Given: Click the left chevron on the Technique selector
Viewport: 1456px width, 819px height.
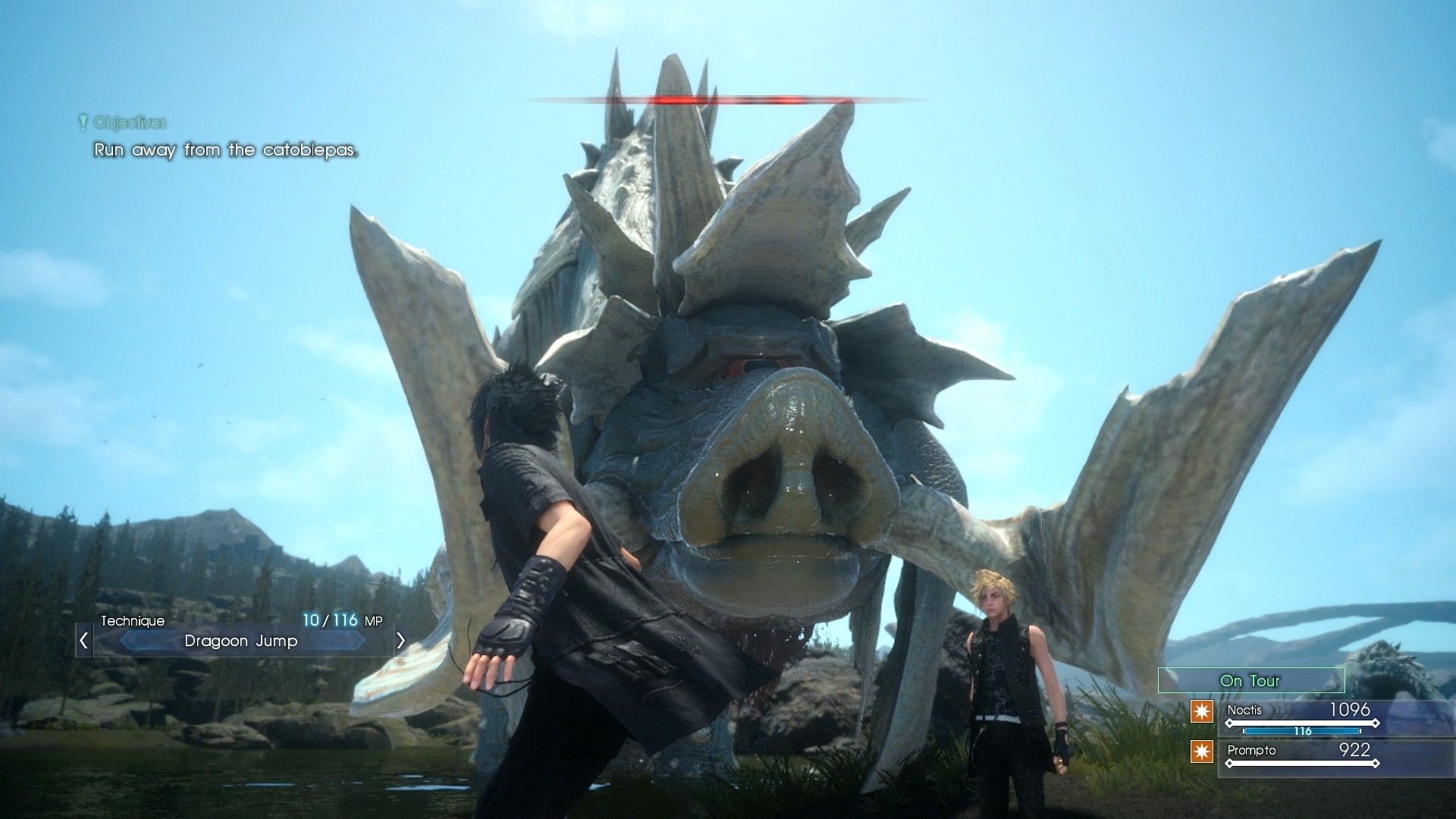Looking at the screenshot, I should click(83, 641).
